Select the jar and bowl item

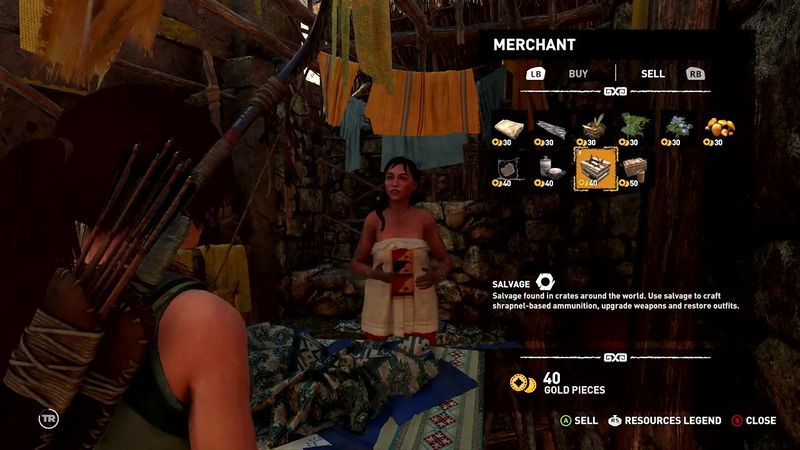click(x=552, y=168)
